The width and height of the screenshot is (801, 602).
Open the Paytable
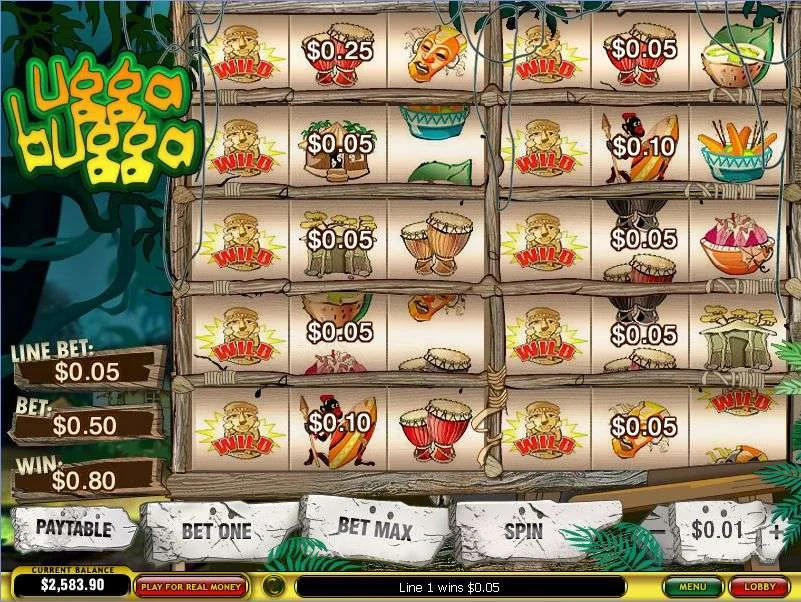click(x=73, y=527)
